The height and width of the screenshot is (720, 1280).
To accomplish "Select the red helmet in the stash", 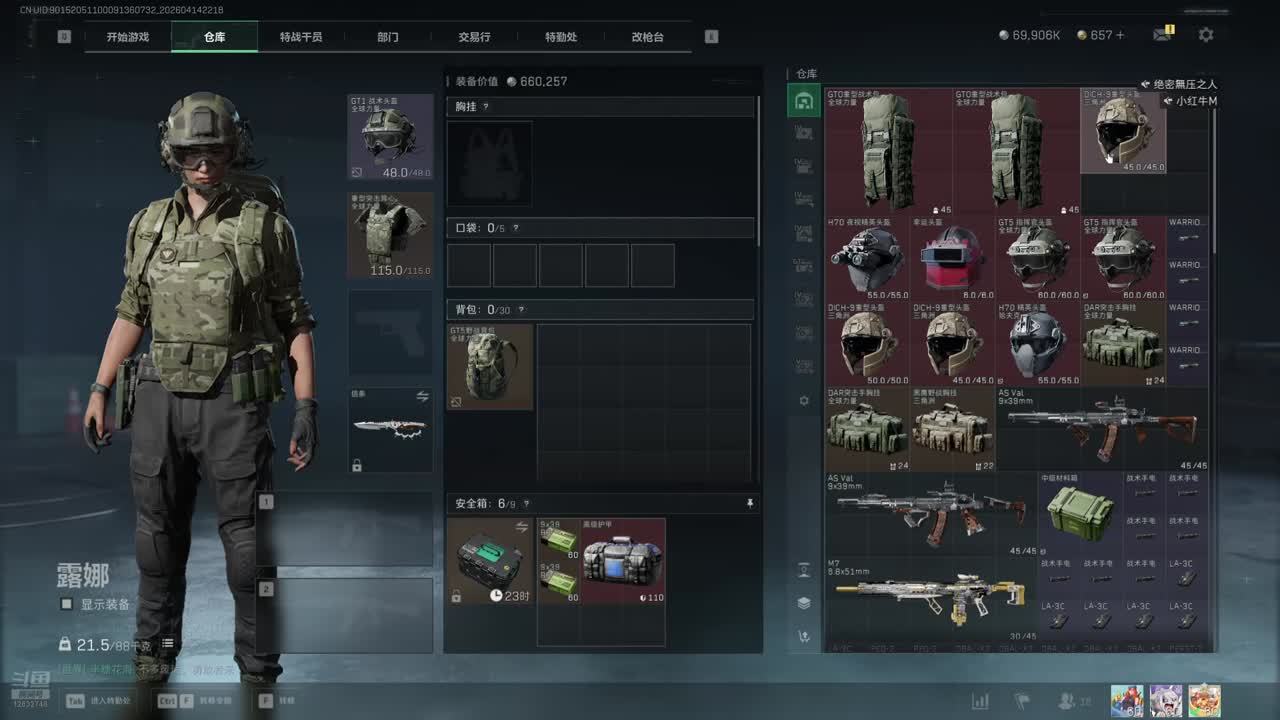I will [x=952, y=258].
